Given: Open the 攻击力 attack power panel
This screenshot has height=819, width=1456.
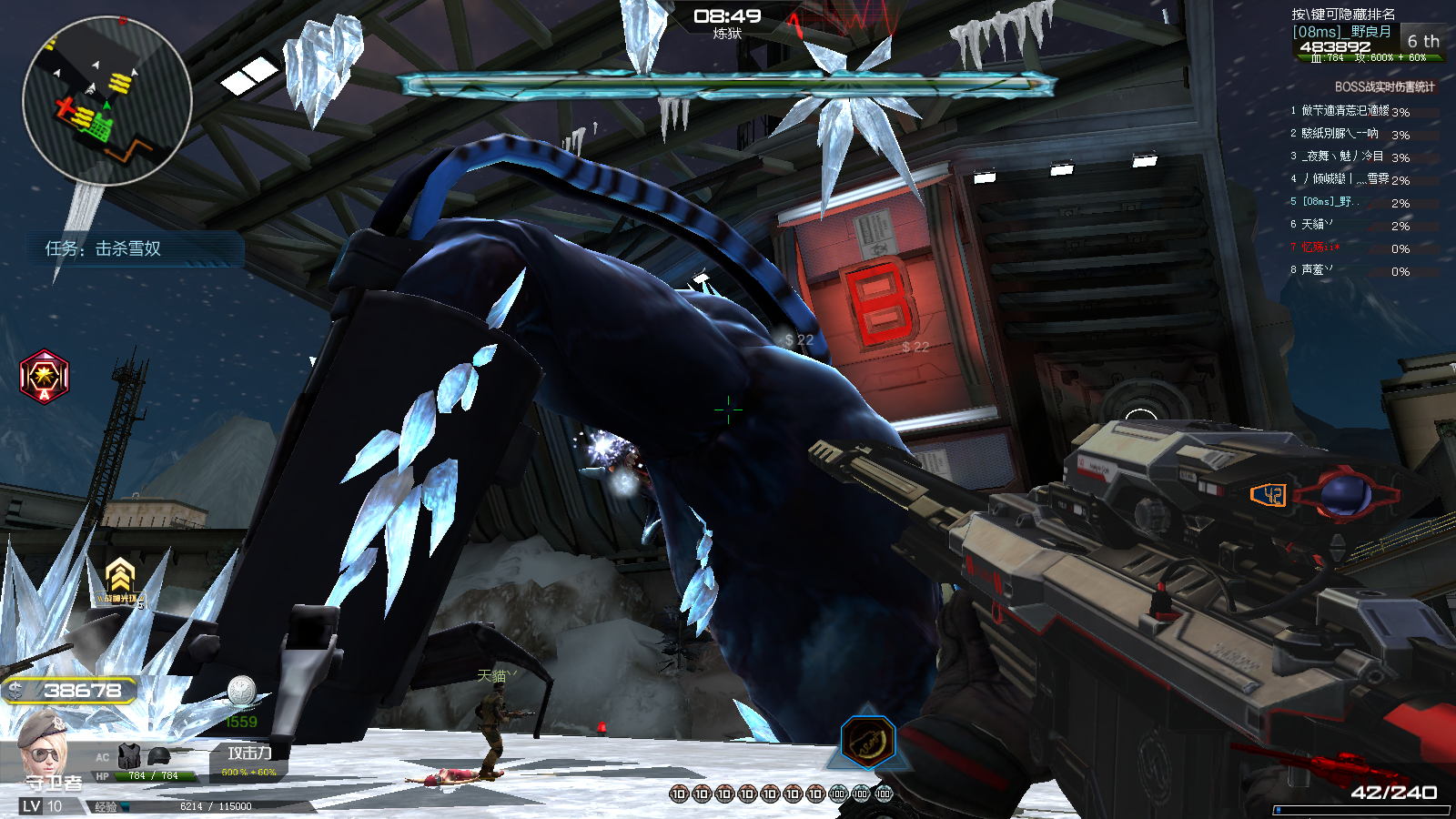Looking at the screenshot, I should [x=249, y=760].
